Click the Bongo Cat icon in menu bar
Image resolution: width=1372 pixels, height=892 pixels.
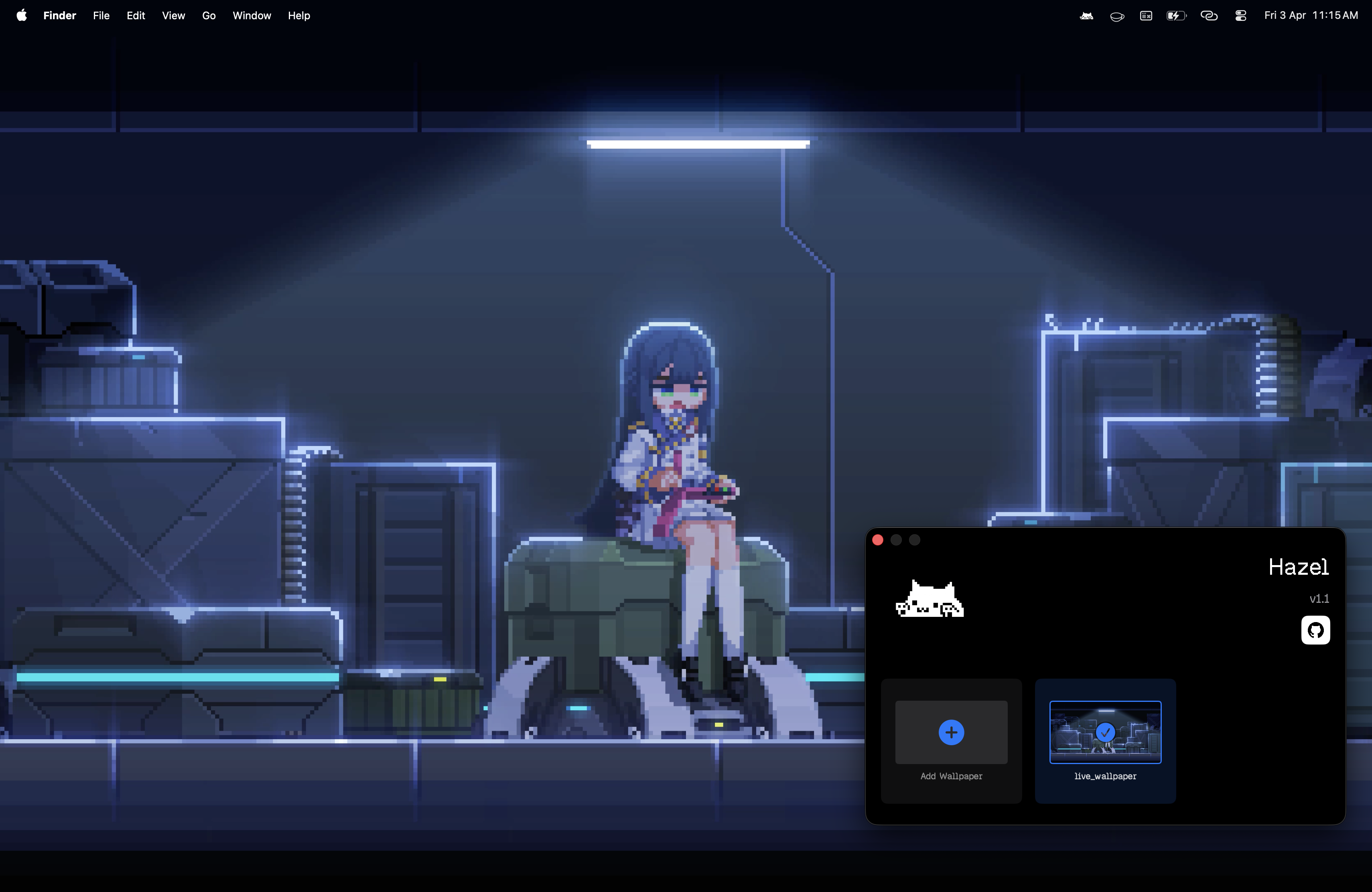coord(1087,16)
